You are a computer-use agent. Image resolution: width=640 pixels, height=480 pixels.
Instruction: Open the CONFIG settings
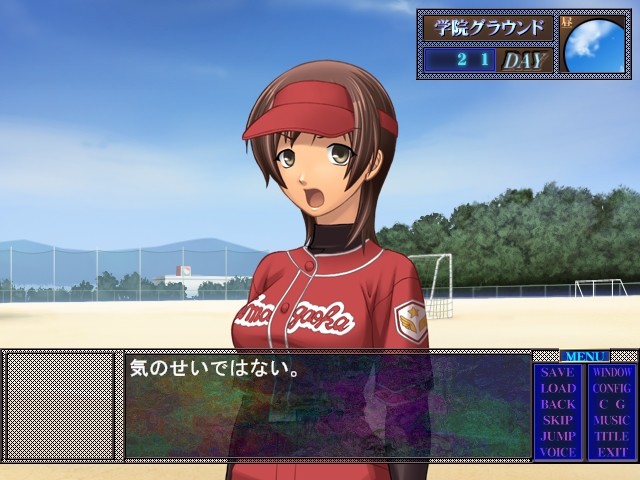pos(611,389)
